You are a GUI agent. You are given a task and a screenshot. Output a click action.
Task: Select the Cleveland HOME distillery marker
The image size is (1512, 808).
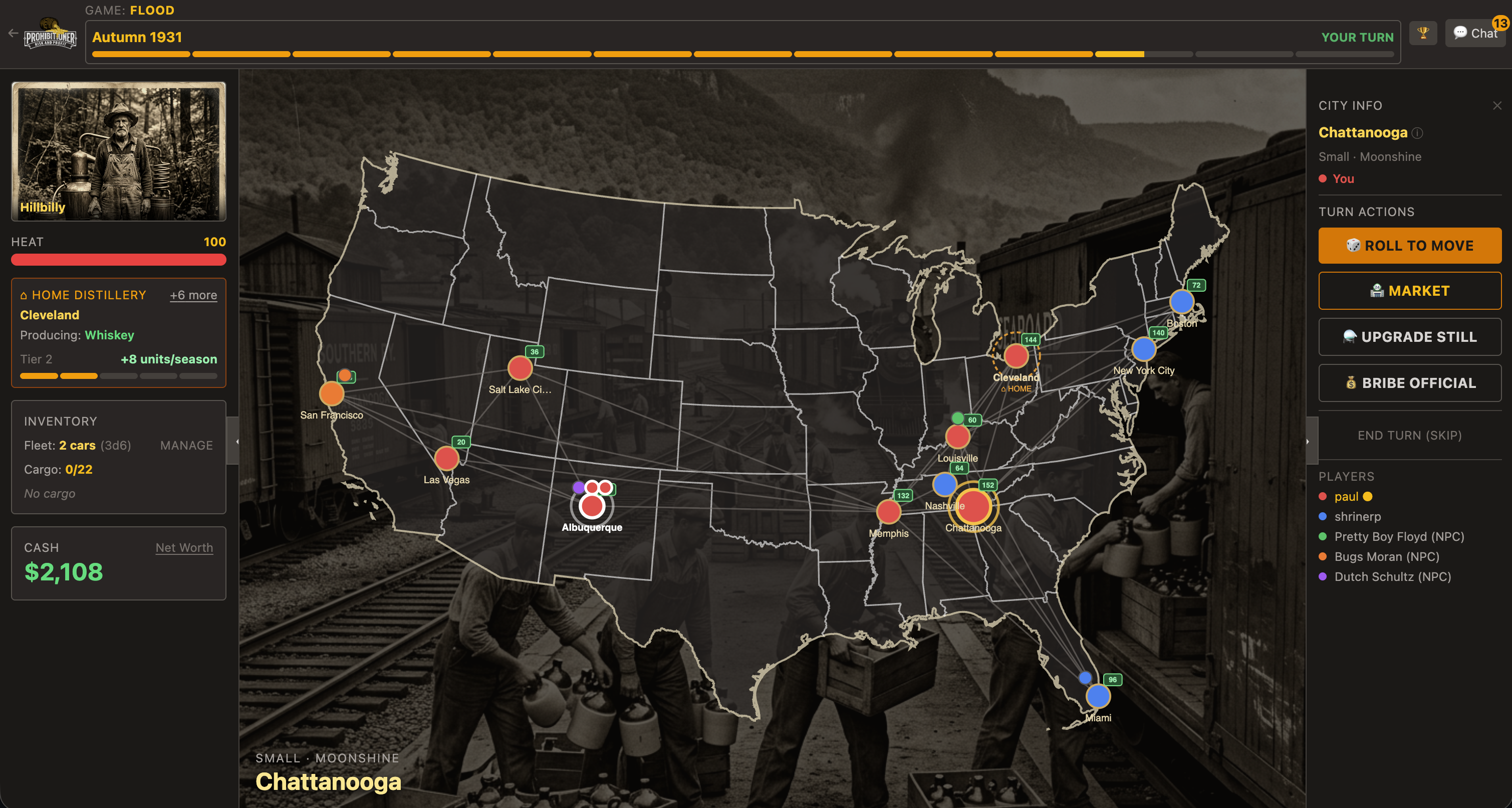(1016, 355)
